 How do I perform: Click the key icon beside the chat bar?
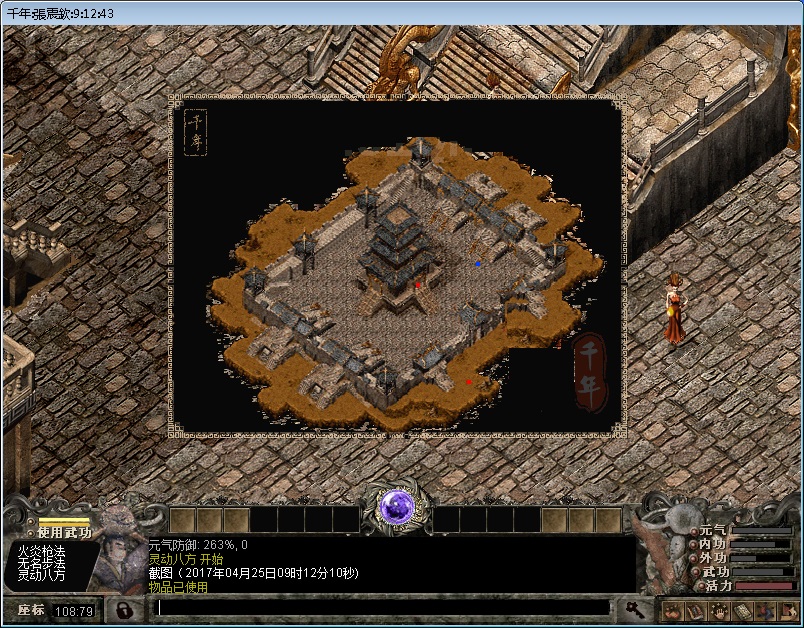[634, 608]
